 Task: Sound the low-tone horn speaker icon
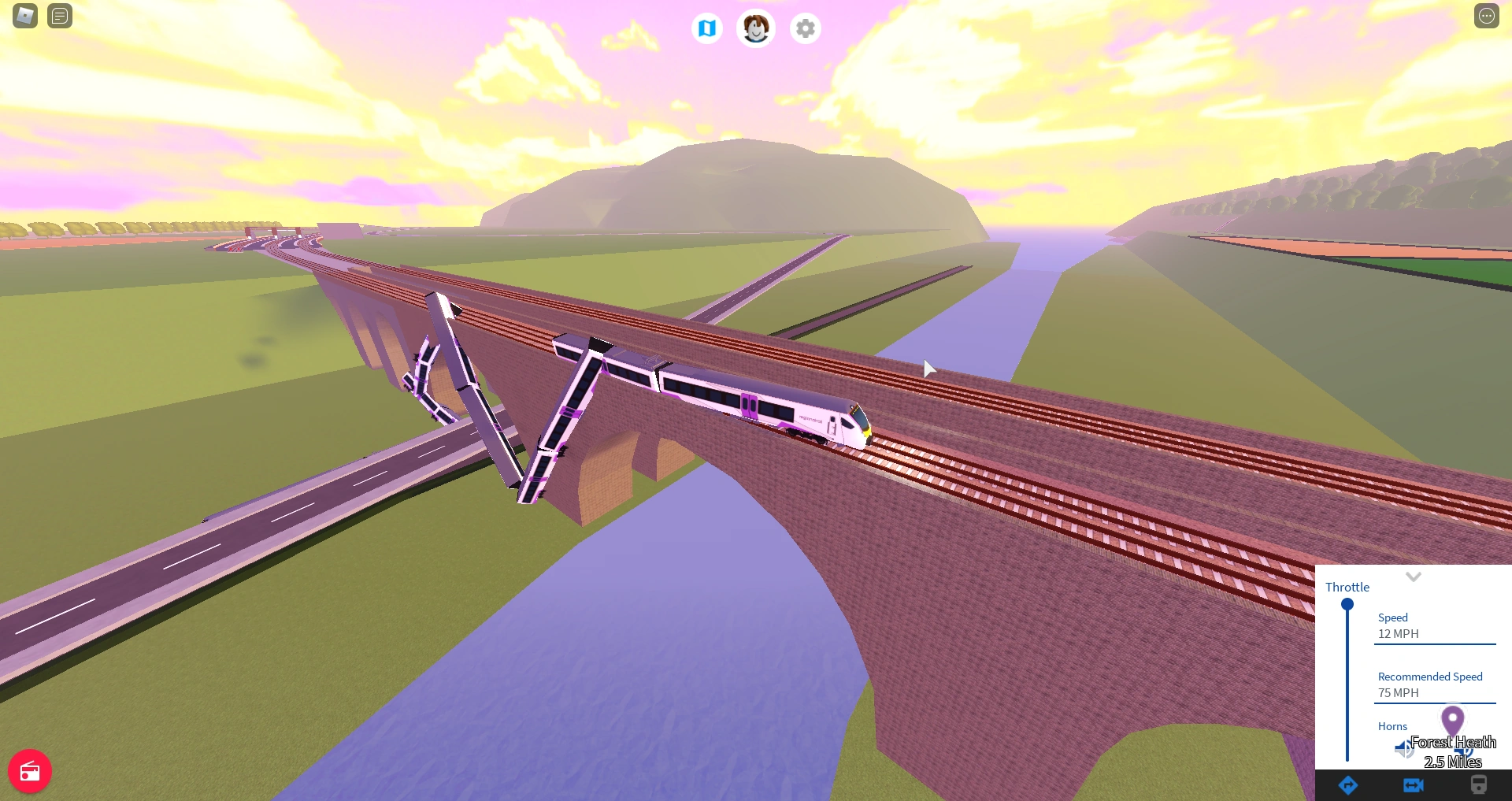click(1403, 749)
